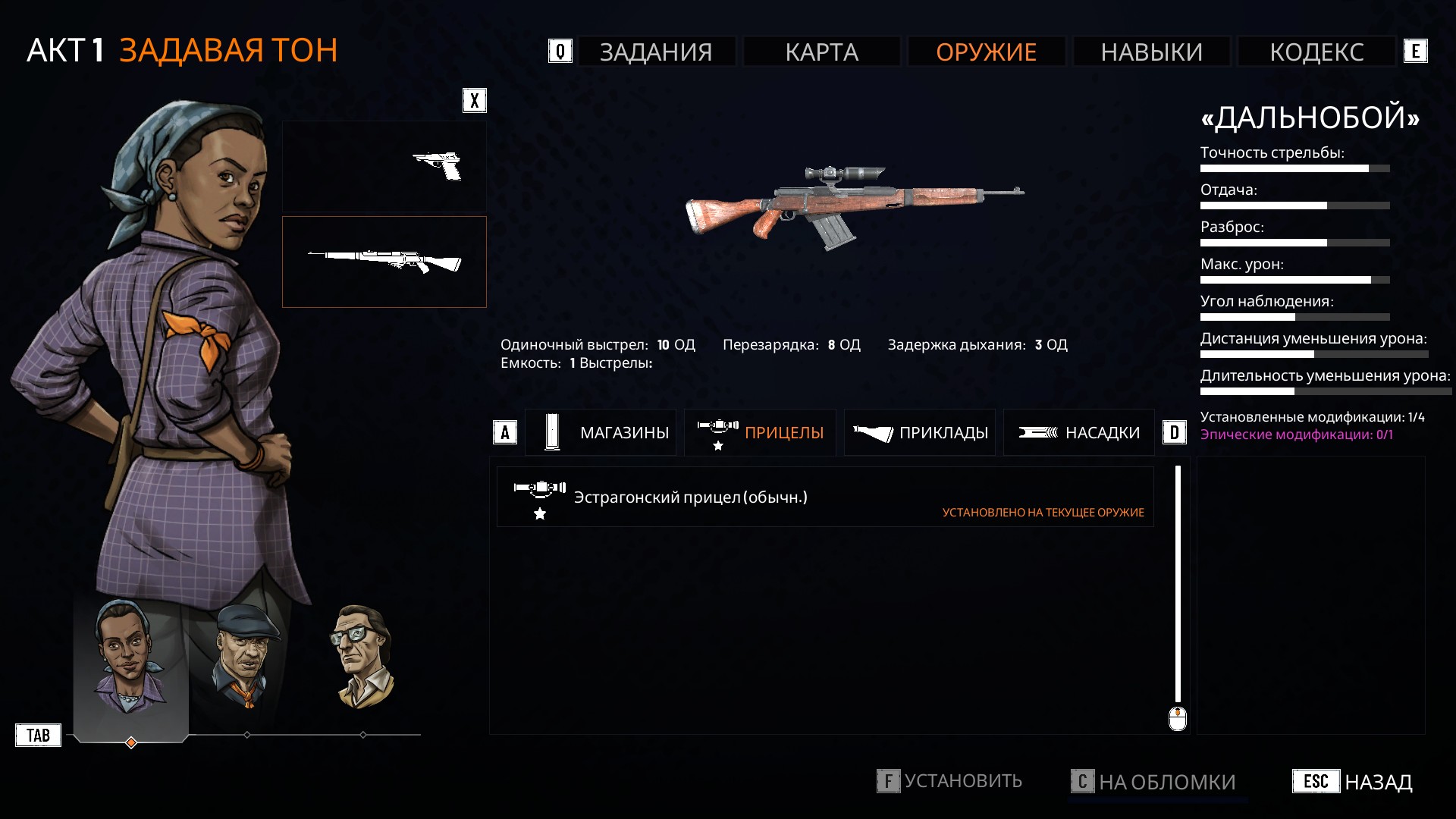
Task: Choose the sniper rifle weapon slot
Action: [384, 262]
